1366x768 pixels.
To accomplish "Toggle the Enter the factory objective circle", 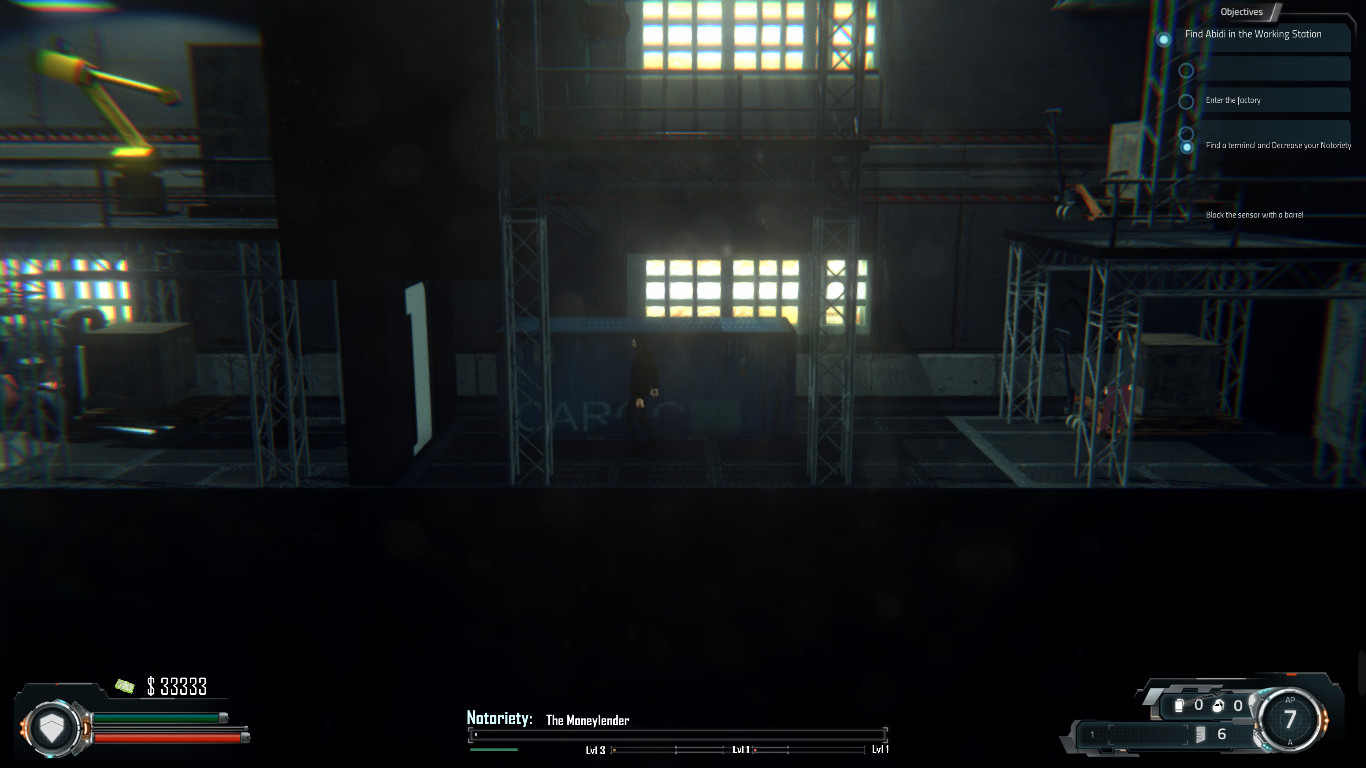I will 1187,100.
